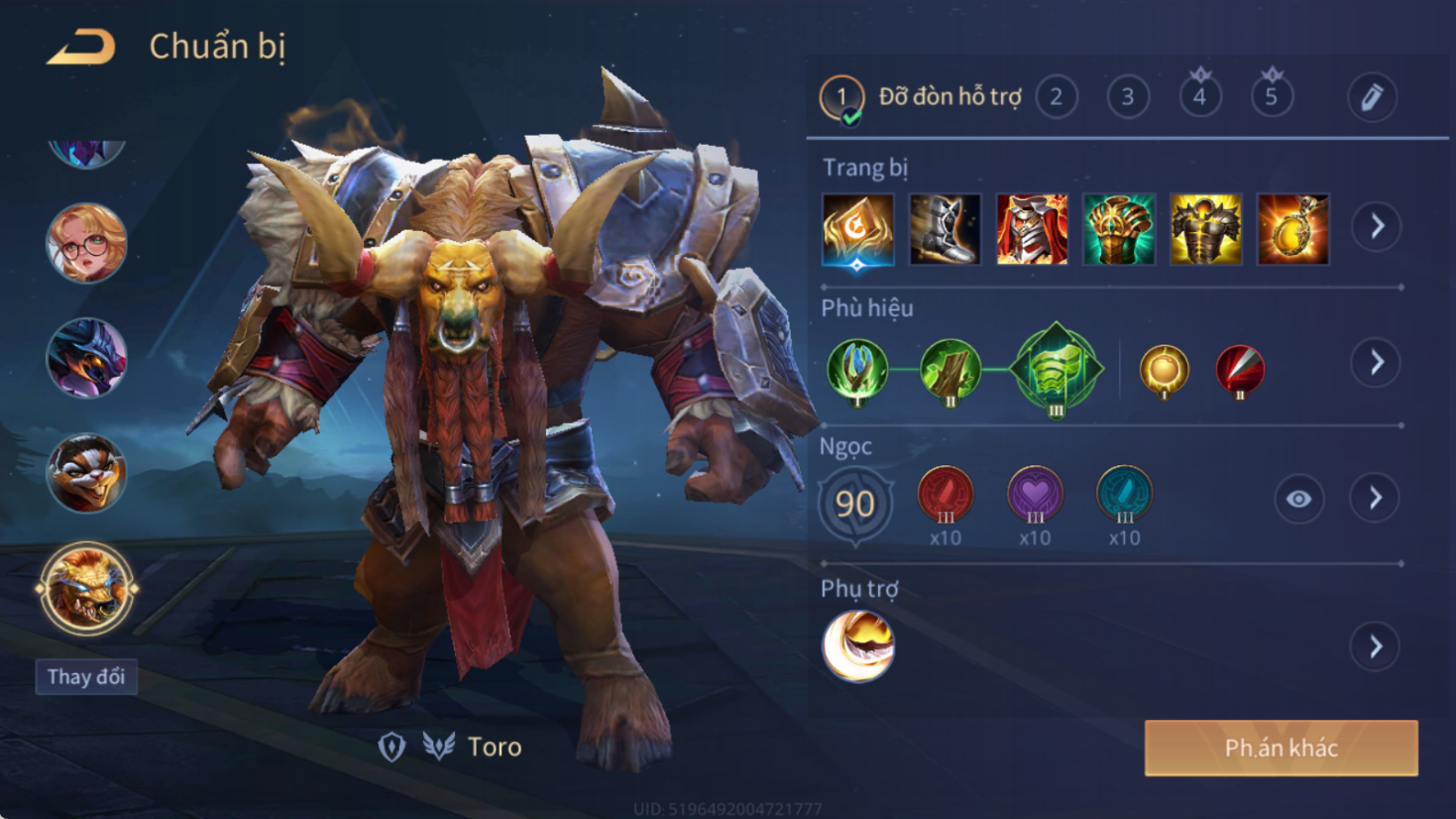Select the golden amulet item
This screenshot has height=819, width=1456.
(1292, 229)
